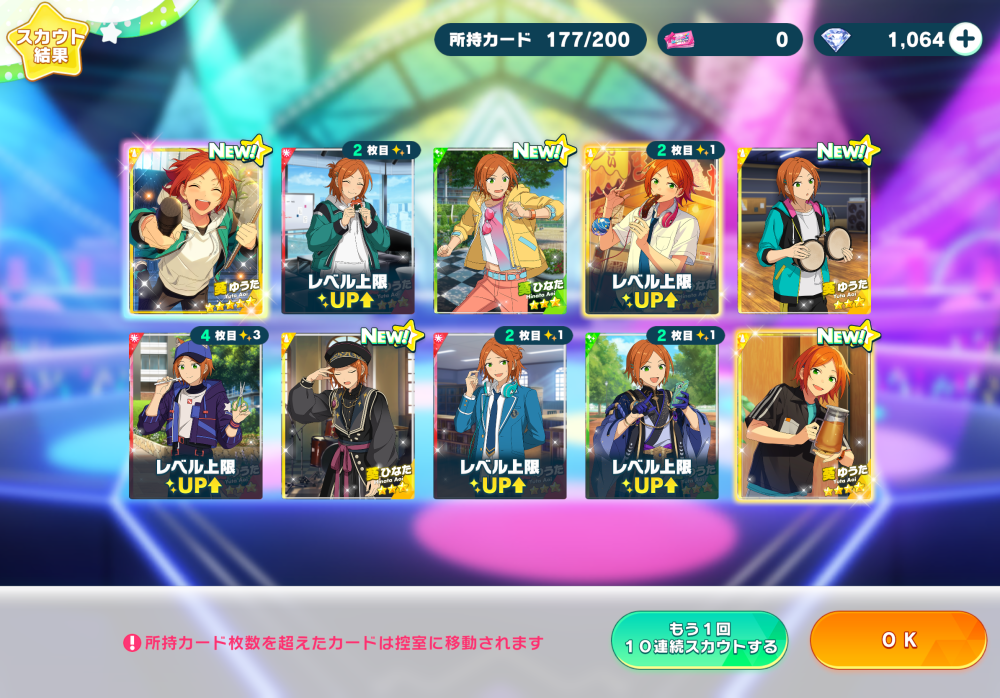Select the dark purple outfit level-up card

(x=652, y=416)
